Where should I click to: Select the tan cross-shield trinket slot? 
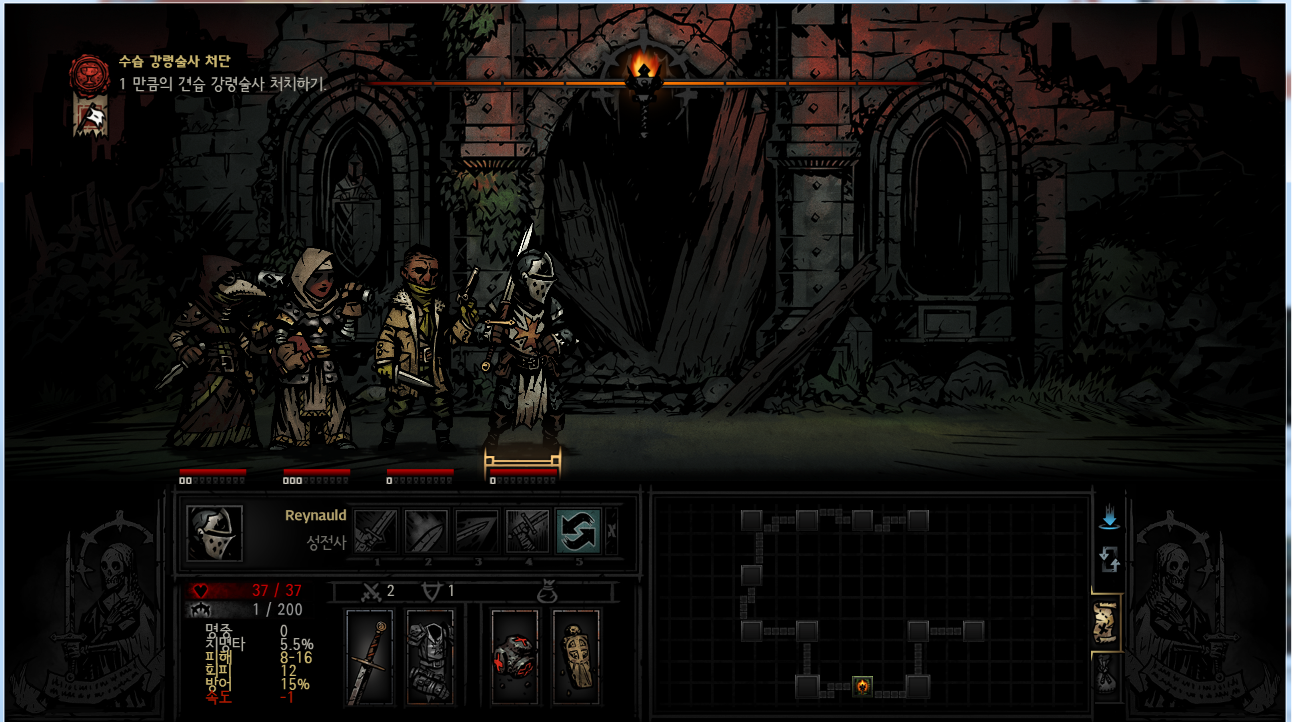pyautogui.click(x=576, y=657)
